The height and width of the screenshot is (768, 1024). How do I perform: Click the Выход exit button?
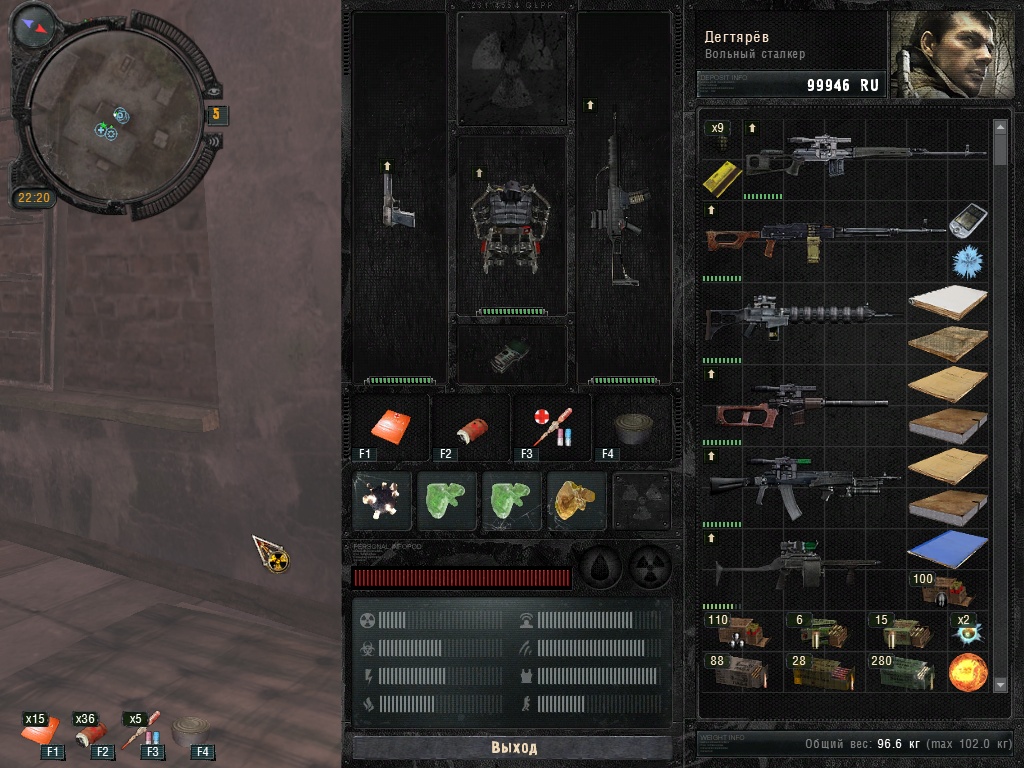click(513, 747)
